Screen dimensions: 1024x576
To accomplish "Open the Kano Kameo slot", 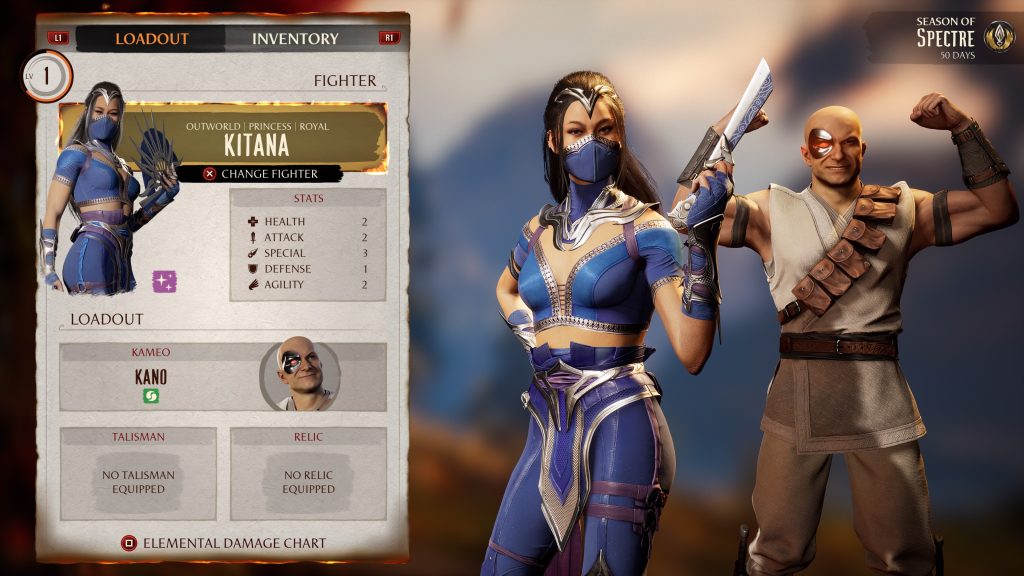I will pyautogui.click(x=160, y=377).
